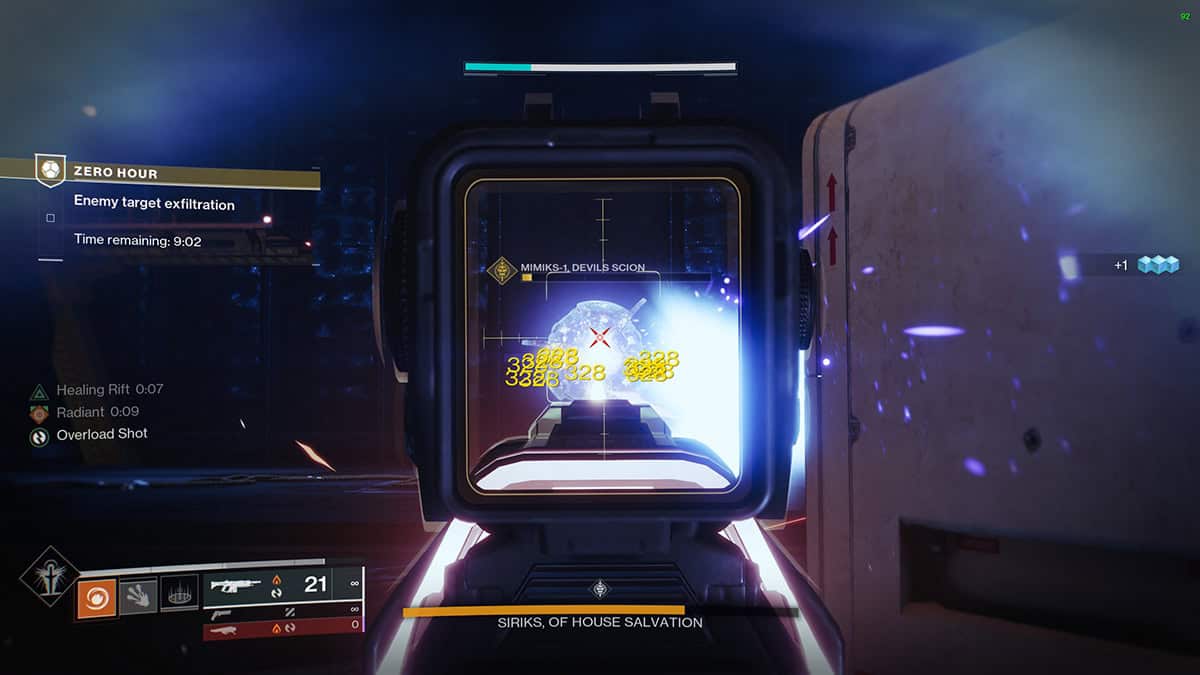This screenshot has height=675, width=1200.
Task: Click the blue loot pickup notification icon
Action: pos(1158,265)
